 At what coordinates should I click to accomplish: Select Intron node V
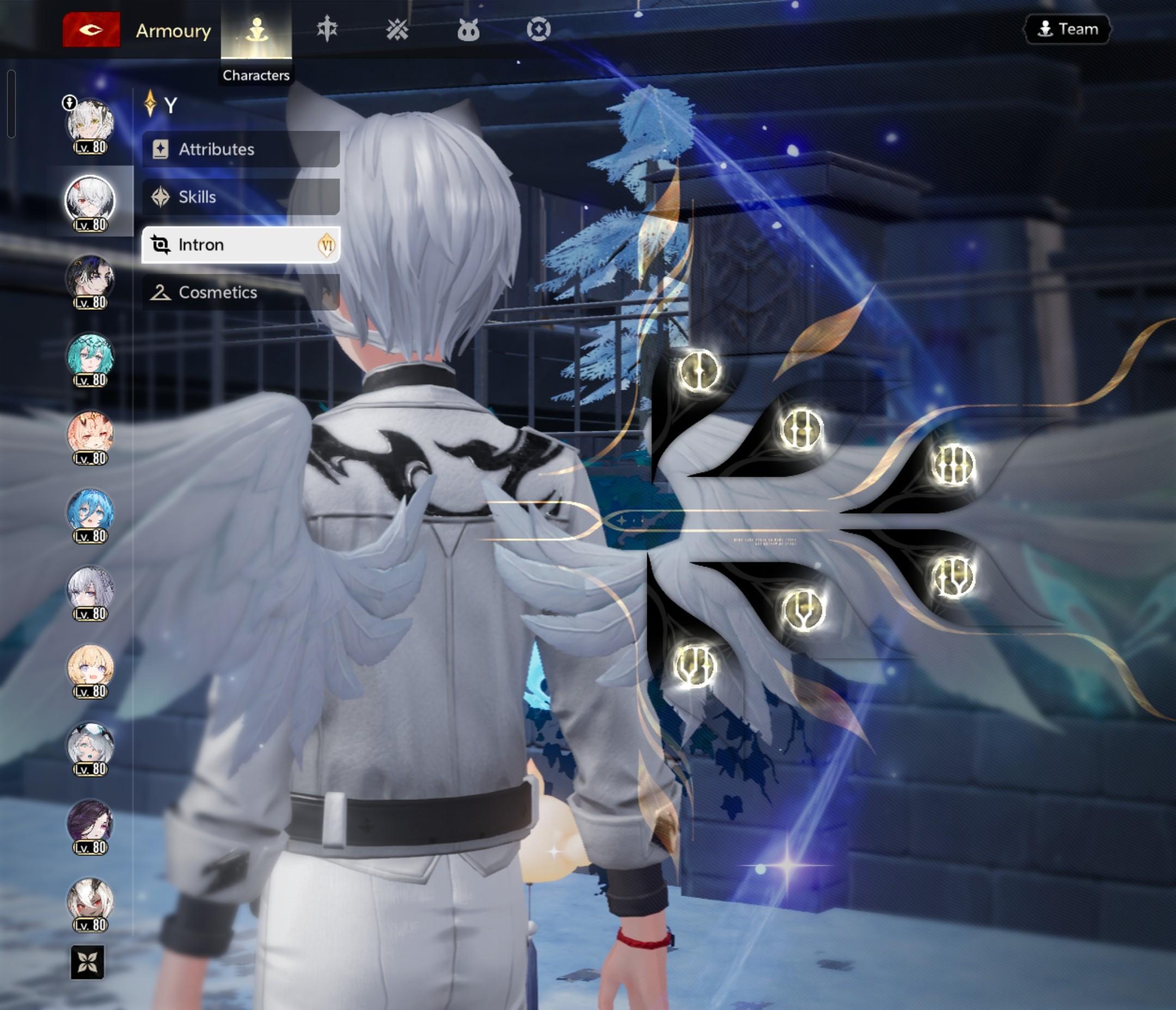click(803, 609)
